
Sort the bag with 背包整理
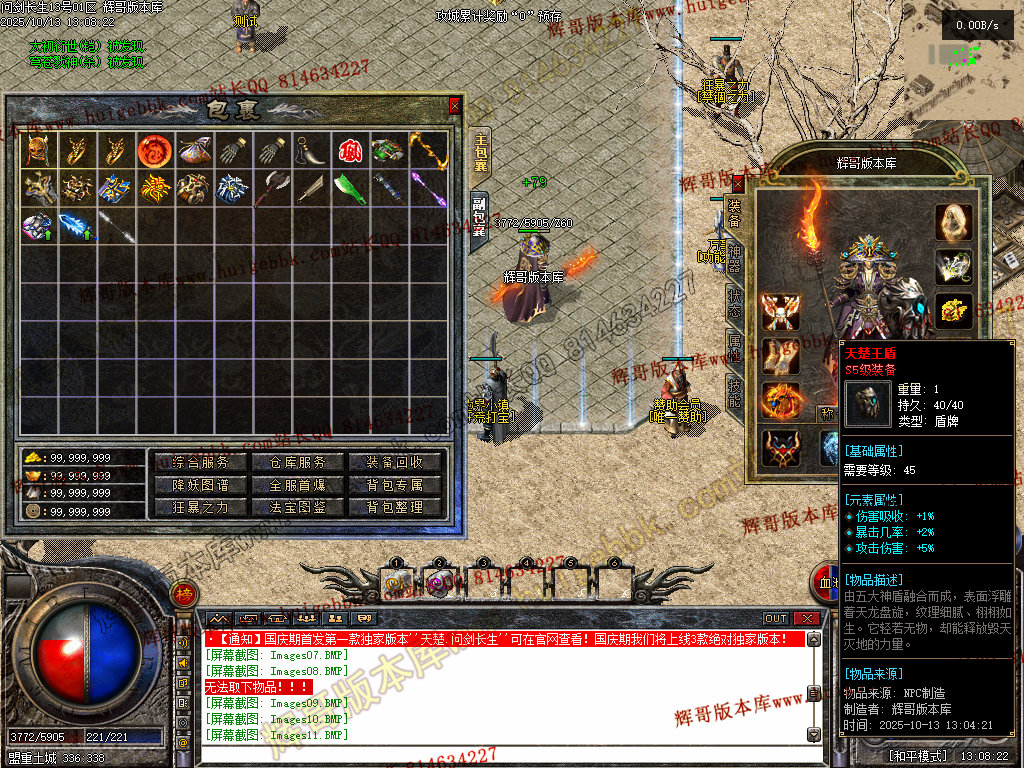coord(394,507)
